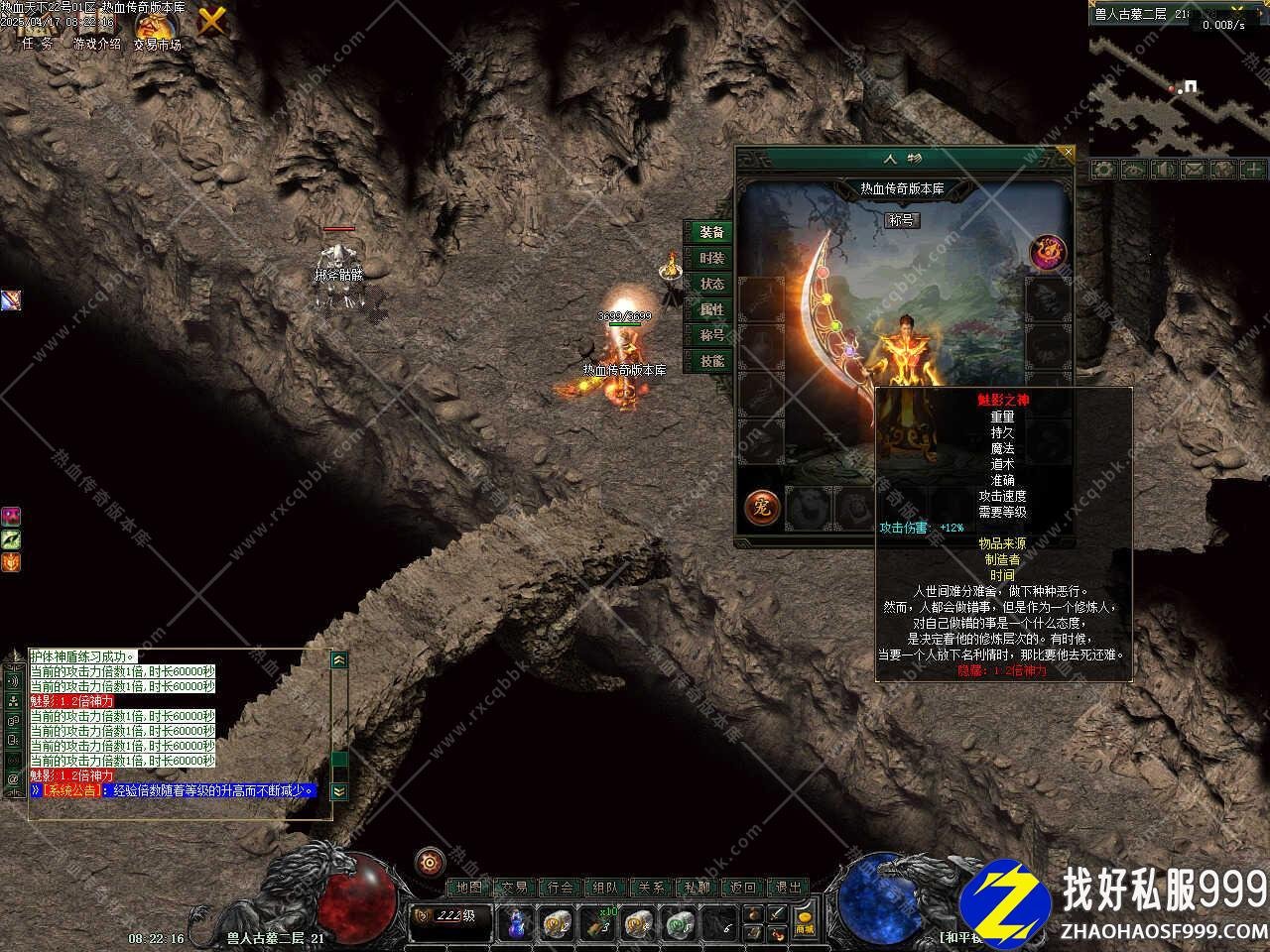Open the 私聊 private chat
1270x952 pixels.
click(698, 888)
